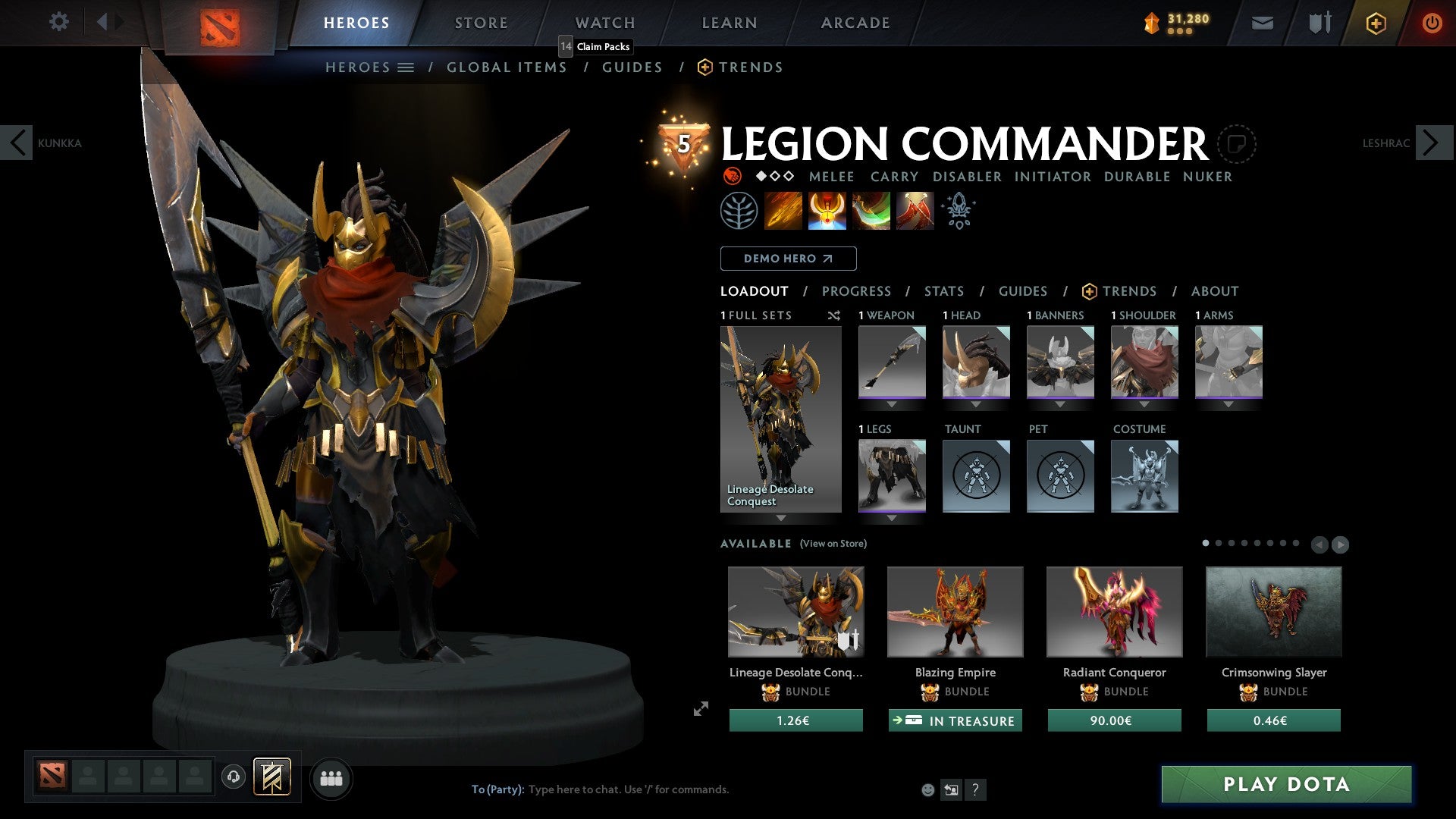Expand the Heroes hamburger menu

(x=406, y=67)
